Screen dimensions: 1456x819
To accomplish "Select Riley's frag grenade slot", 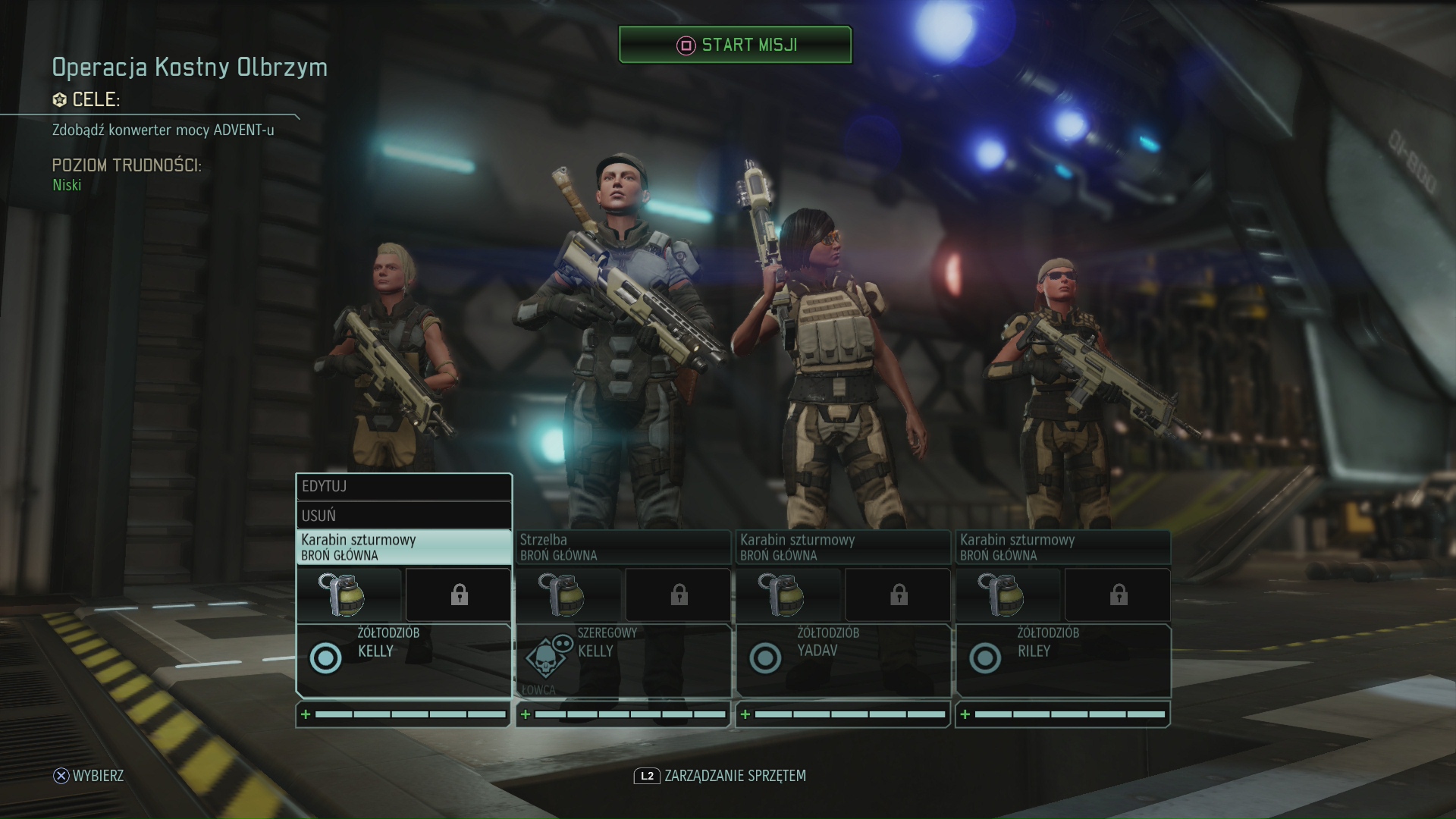I will (x=1009, y=595).
